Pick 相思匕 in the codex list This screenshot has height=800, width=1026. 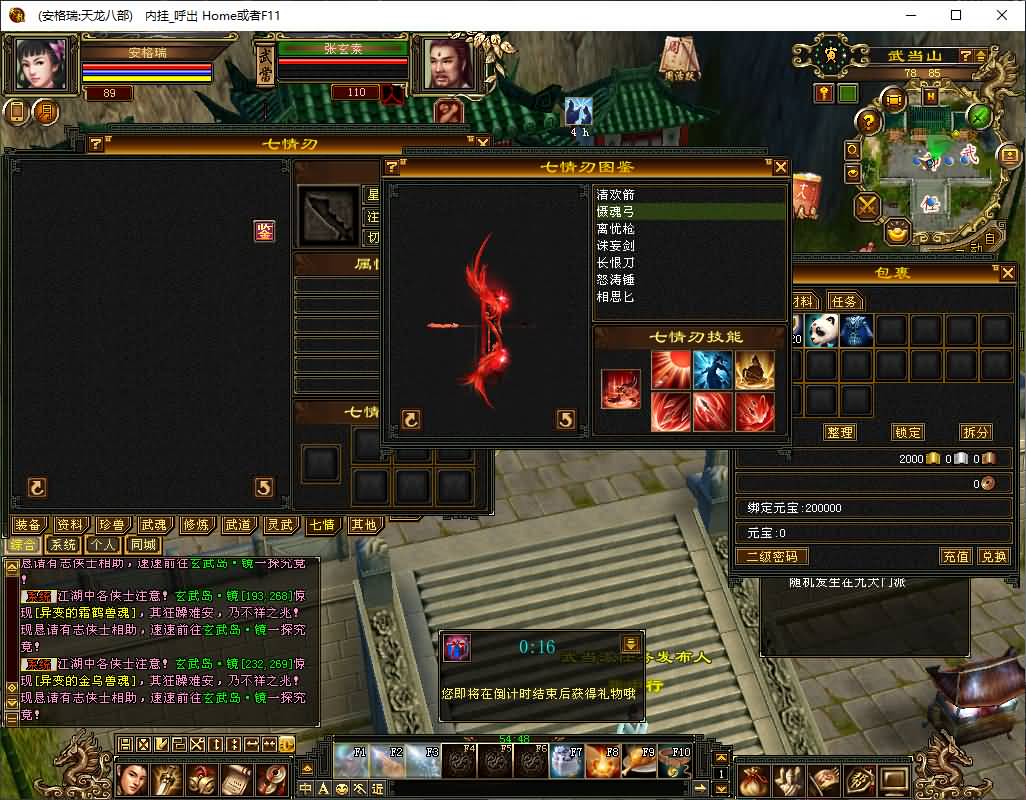click(x=616, y=297)
